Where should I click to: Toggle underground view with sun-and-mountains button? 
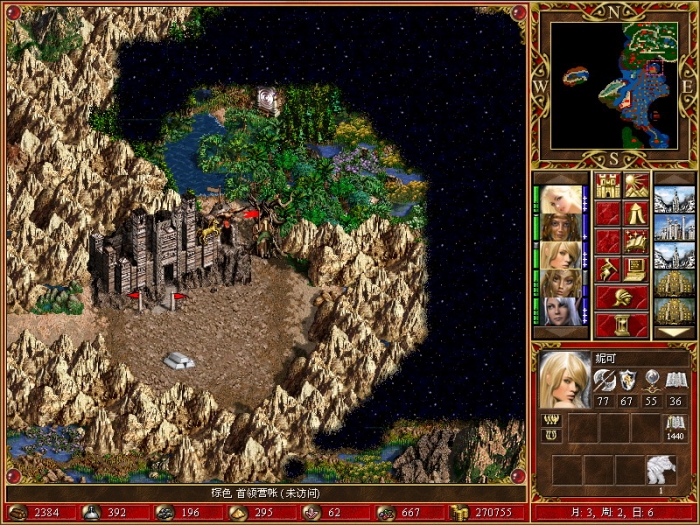635,185
